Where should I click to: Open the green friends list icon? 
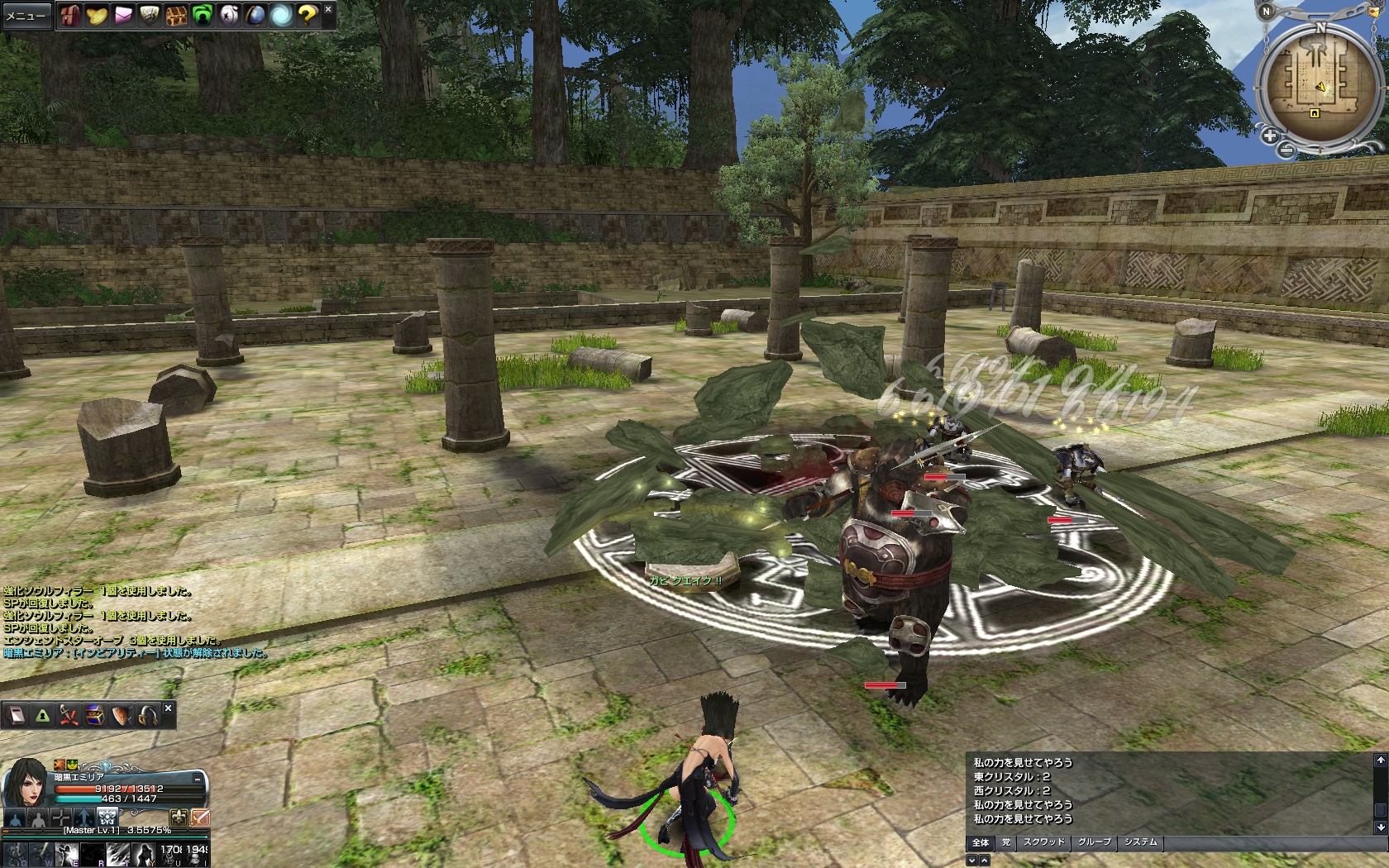point(202,16)
